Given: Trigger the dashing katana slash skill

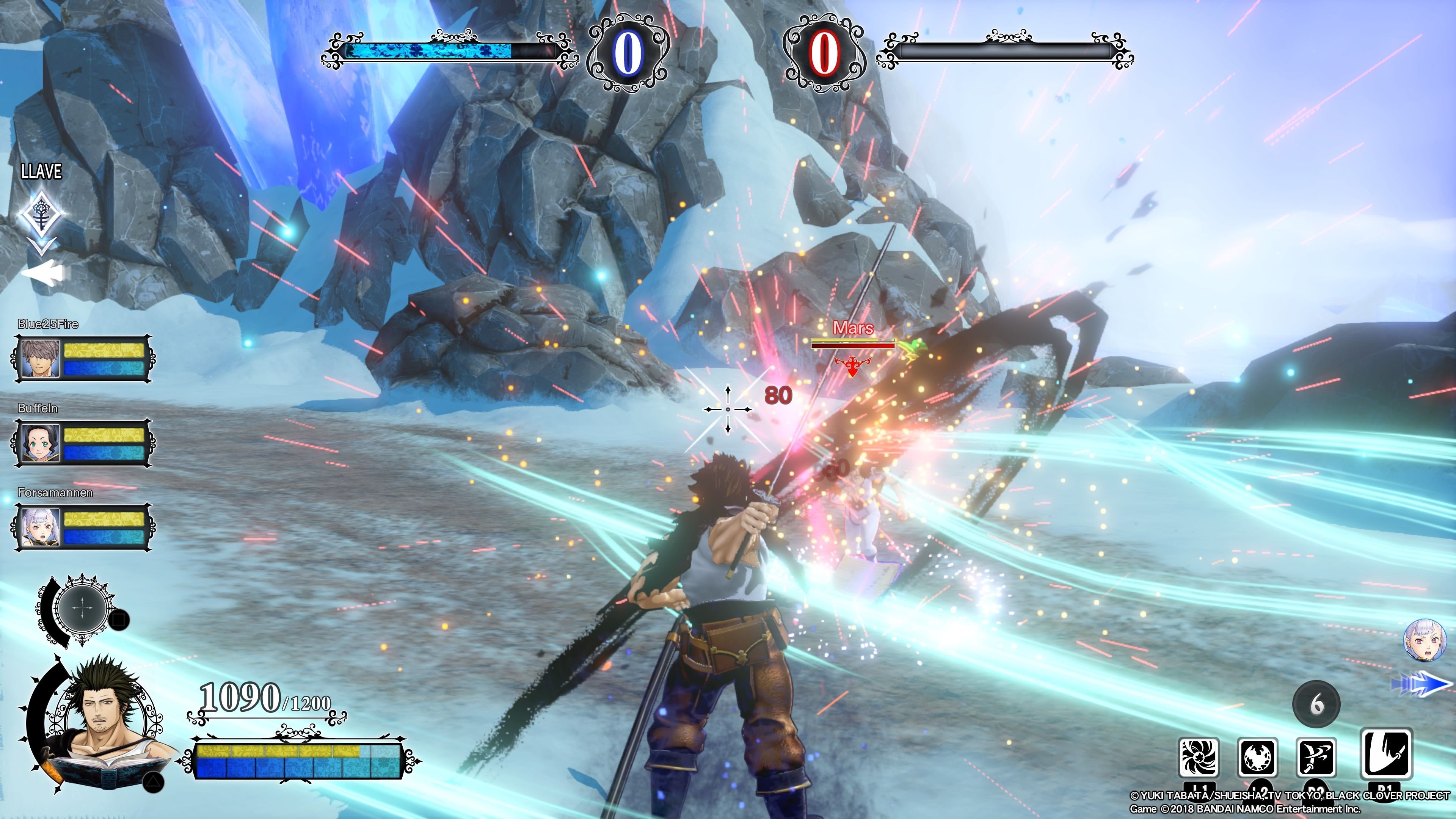Looking at the screenshot, I should pyautogui.click(x=1316, y=758).
